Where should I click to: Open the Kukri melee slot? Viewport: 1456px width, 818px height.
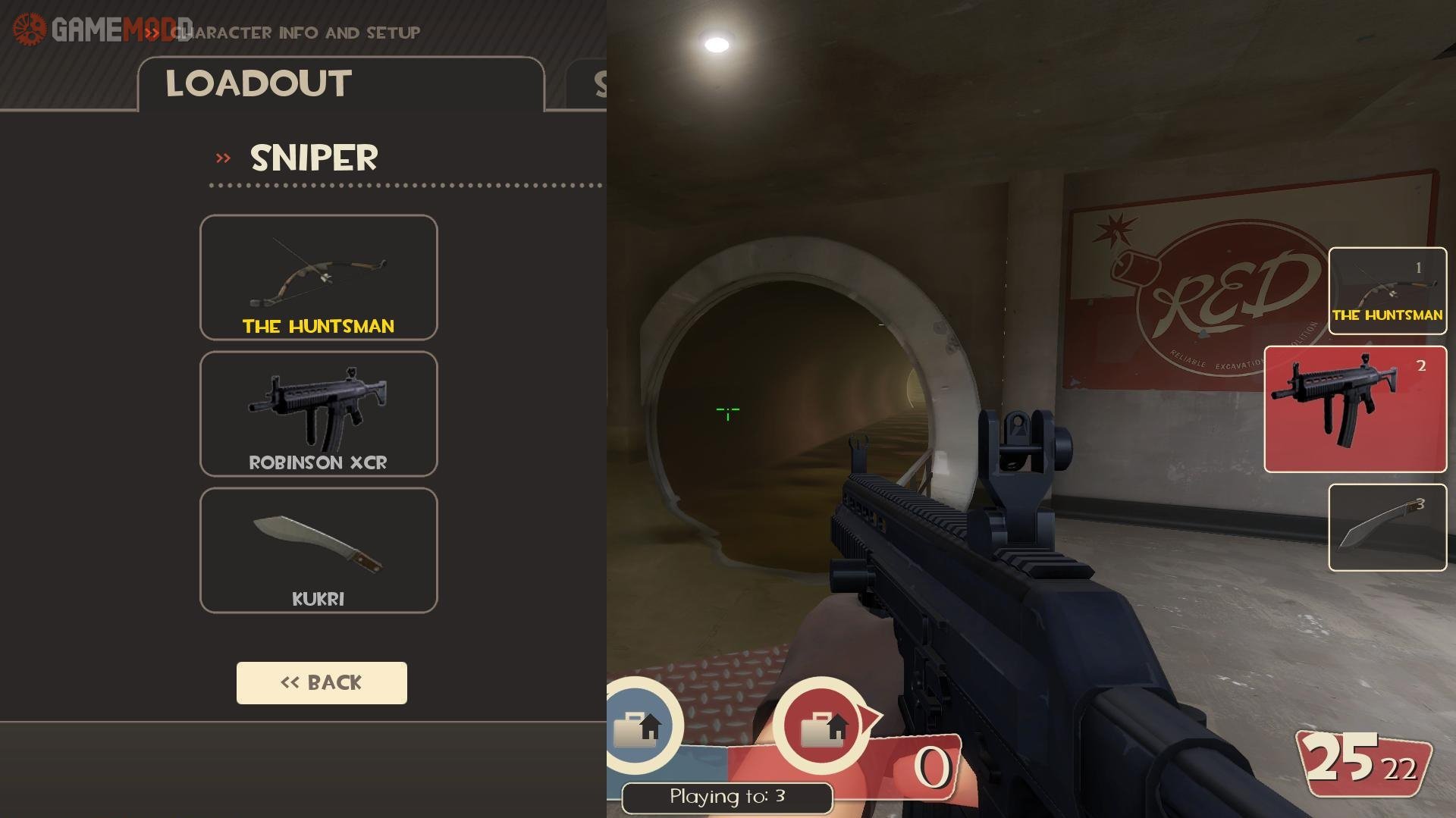318,550
